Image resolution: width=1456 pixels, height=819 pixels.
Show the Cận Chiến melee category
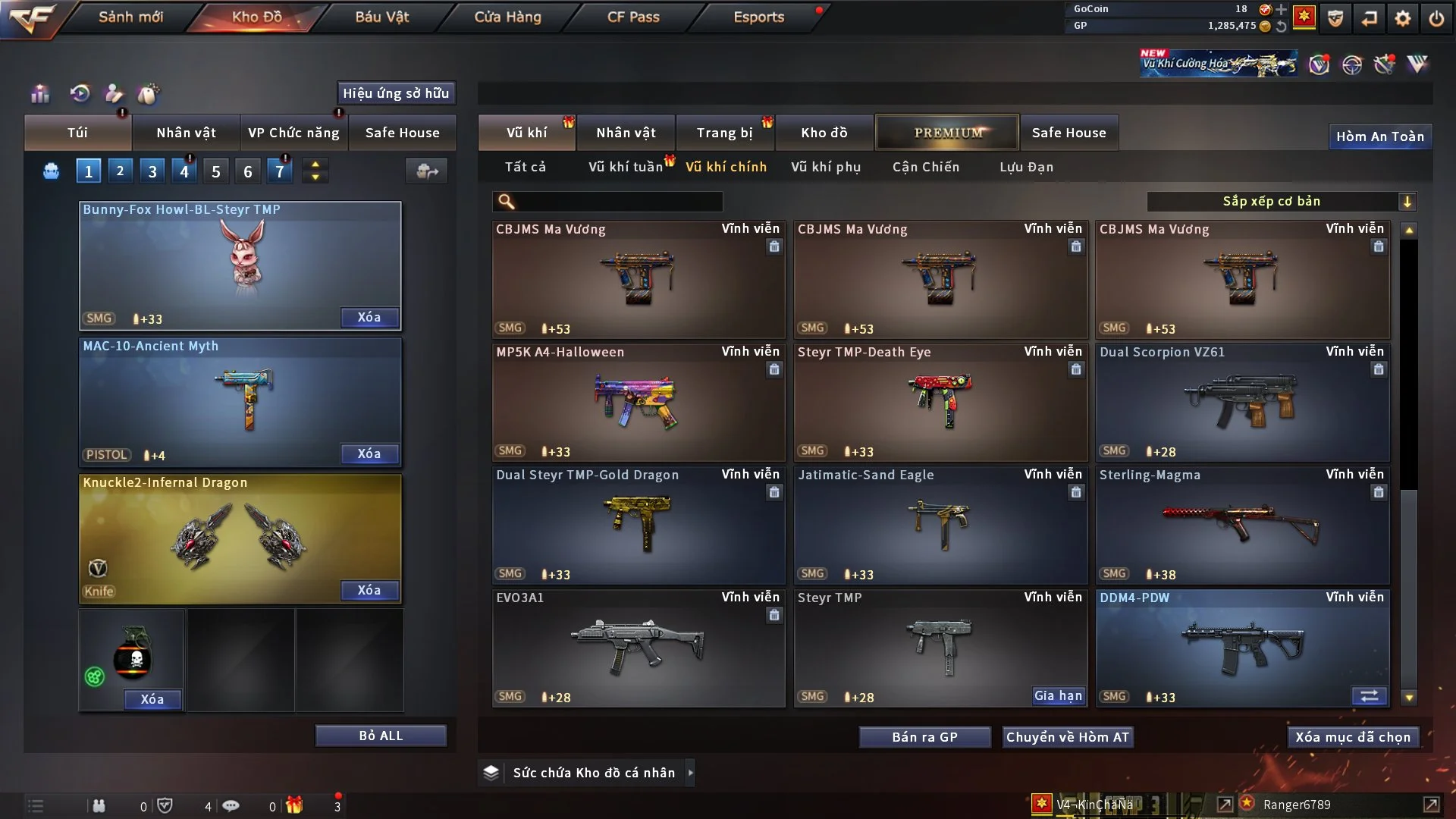click(x=926, y=167)
